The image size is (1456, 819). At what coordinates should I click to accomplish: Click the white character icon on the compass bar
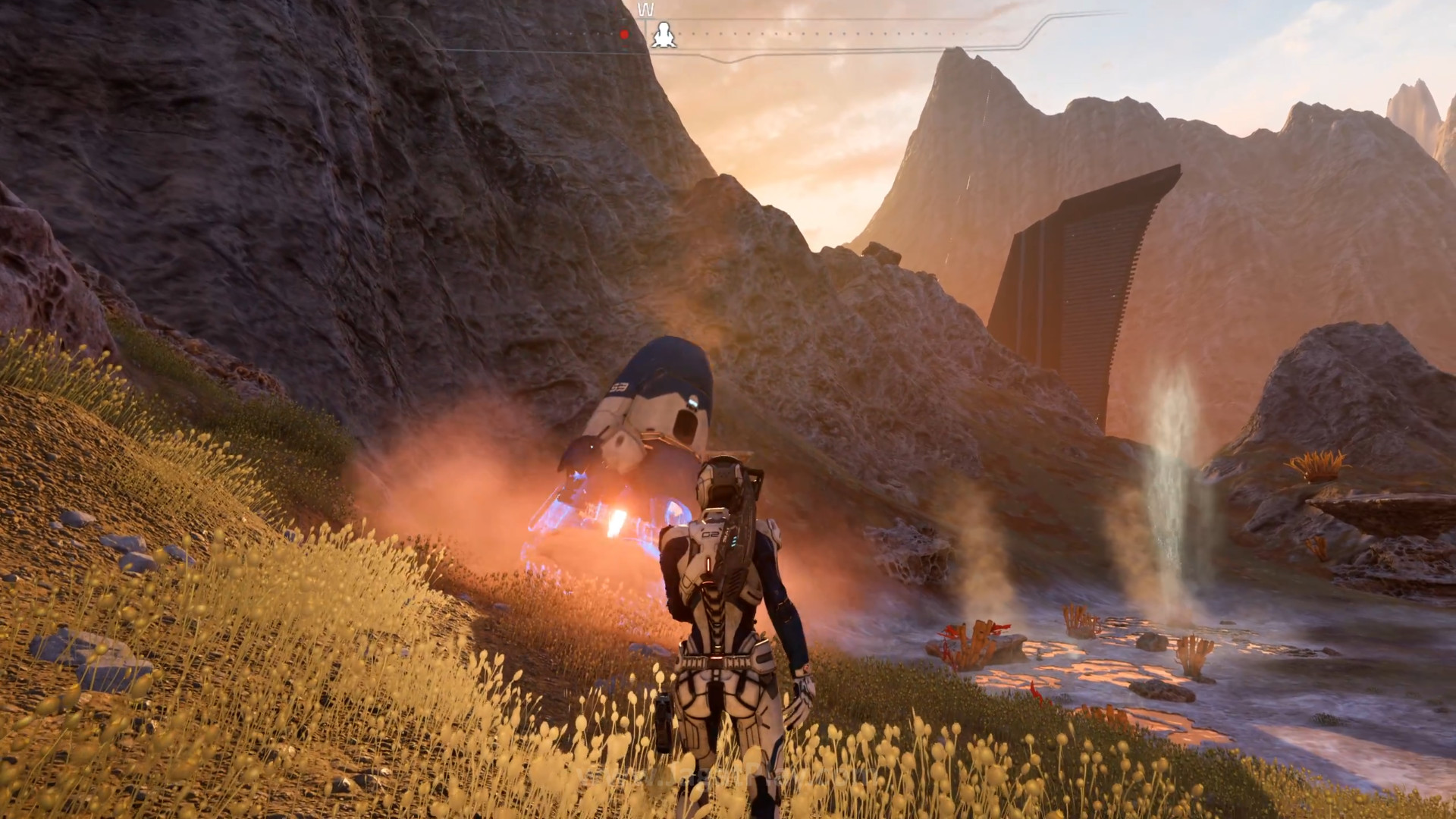[662, 33]
